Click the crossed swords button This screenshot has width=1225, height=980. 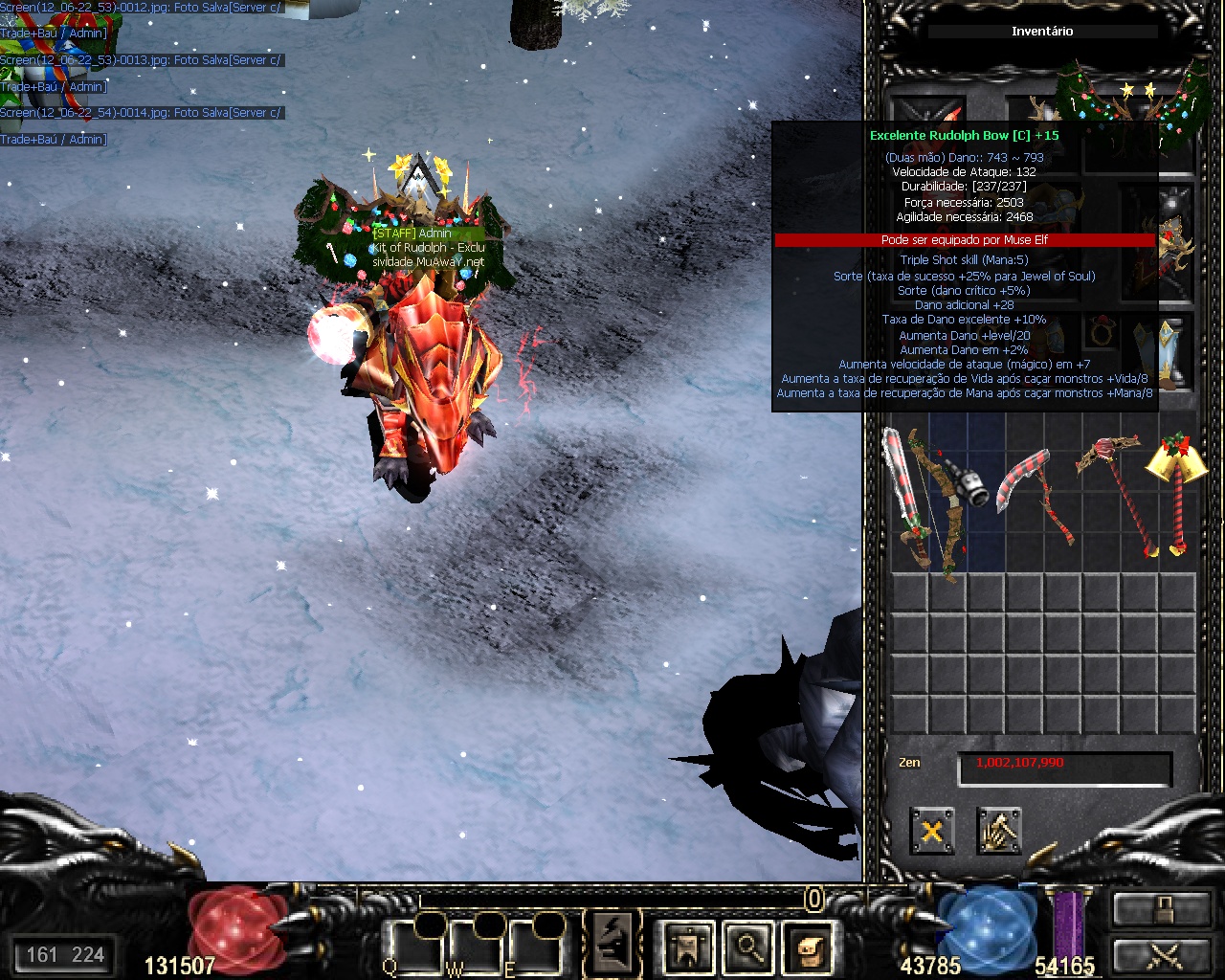[1161, 955]
